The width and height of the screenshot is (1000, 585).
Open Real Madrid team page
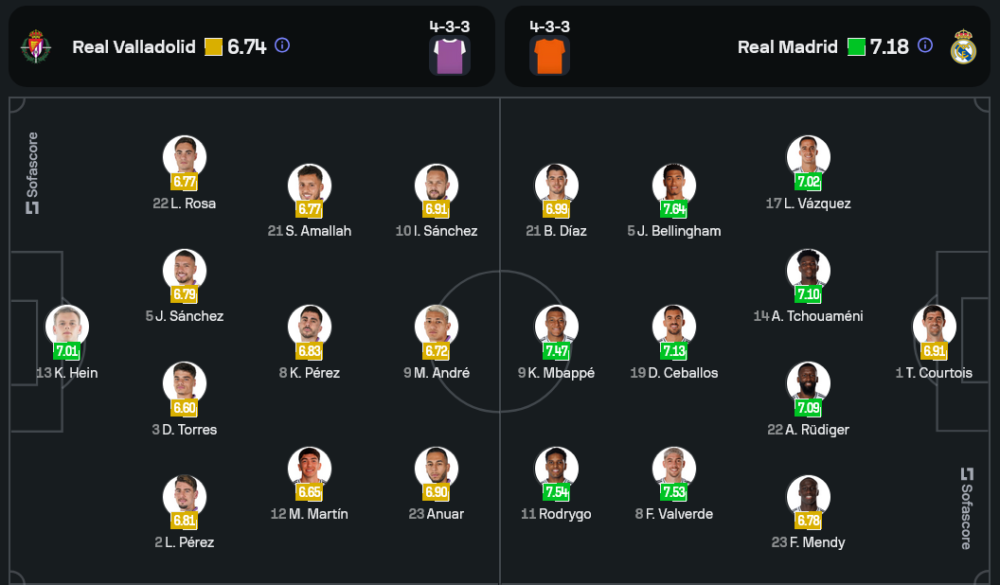click(788, 47)
